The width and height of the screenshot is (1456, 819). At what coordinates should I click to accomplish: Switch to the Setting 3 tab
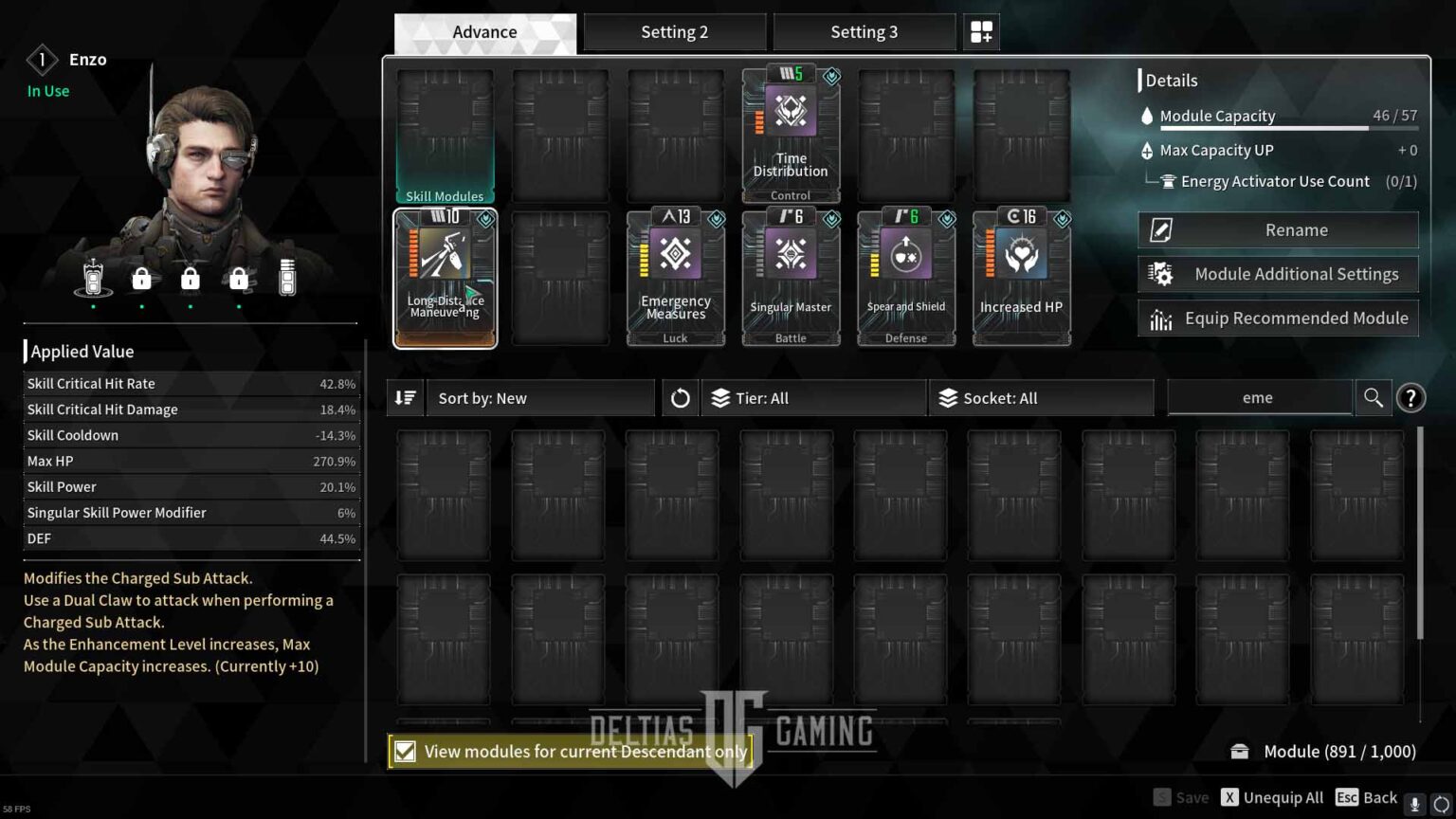(x=864, y=31)
